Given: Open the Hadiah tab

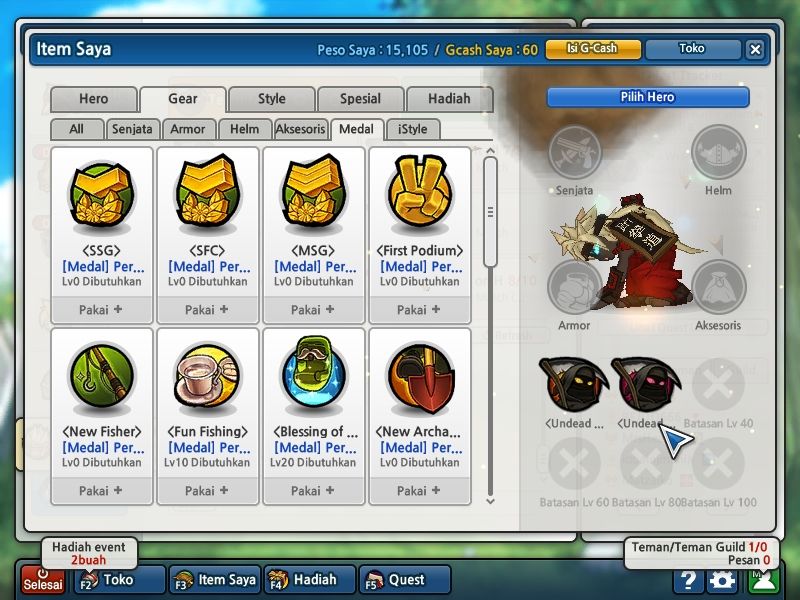Looking at the screenshot, I should pyautogui.click(x=449, y=99).
